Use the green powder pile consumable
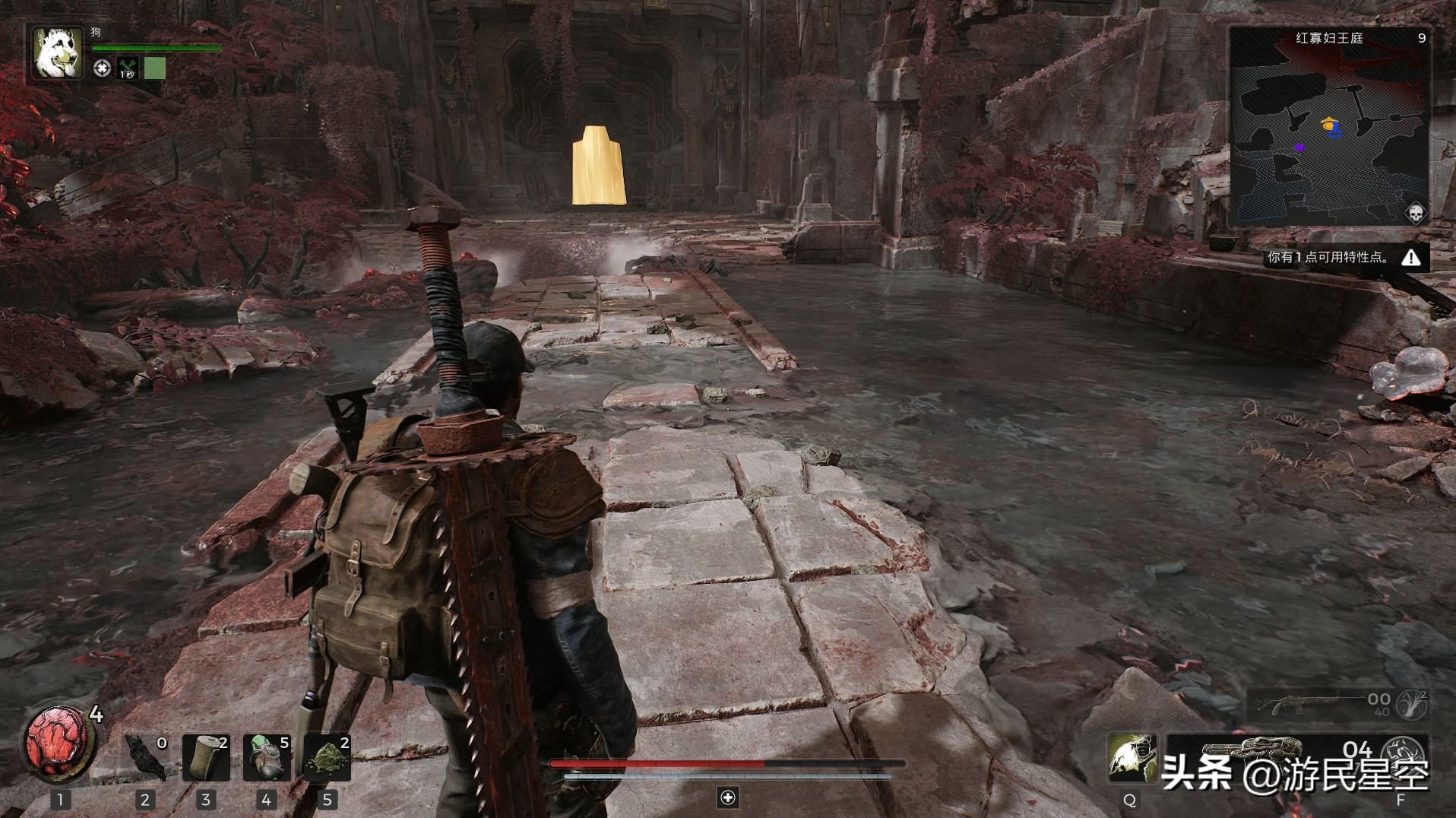 click(328, 757)
